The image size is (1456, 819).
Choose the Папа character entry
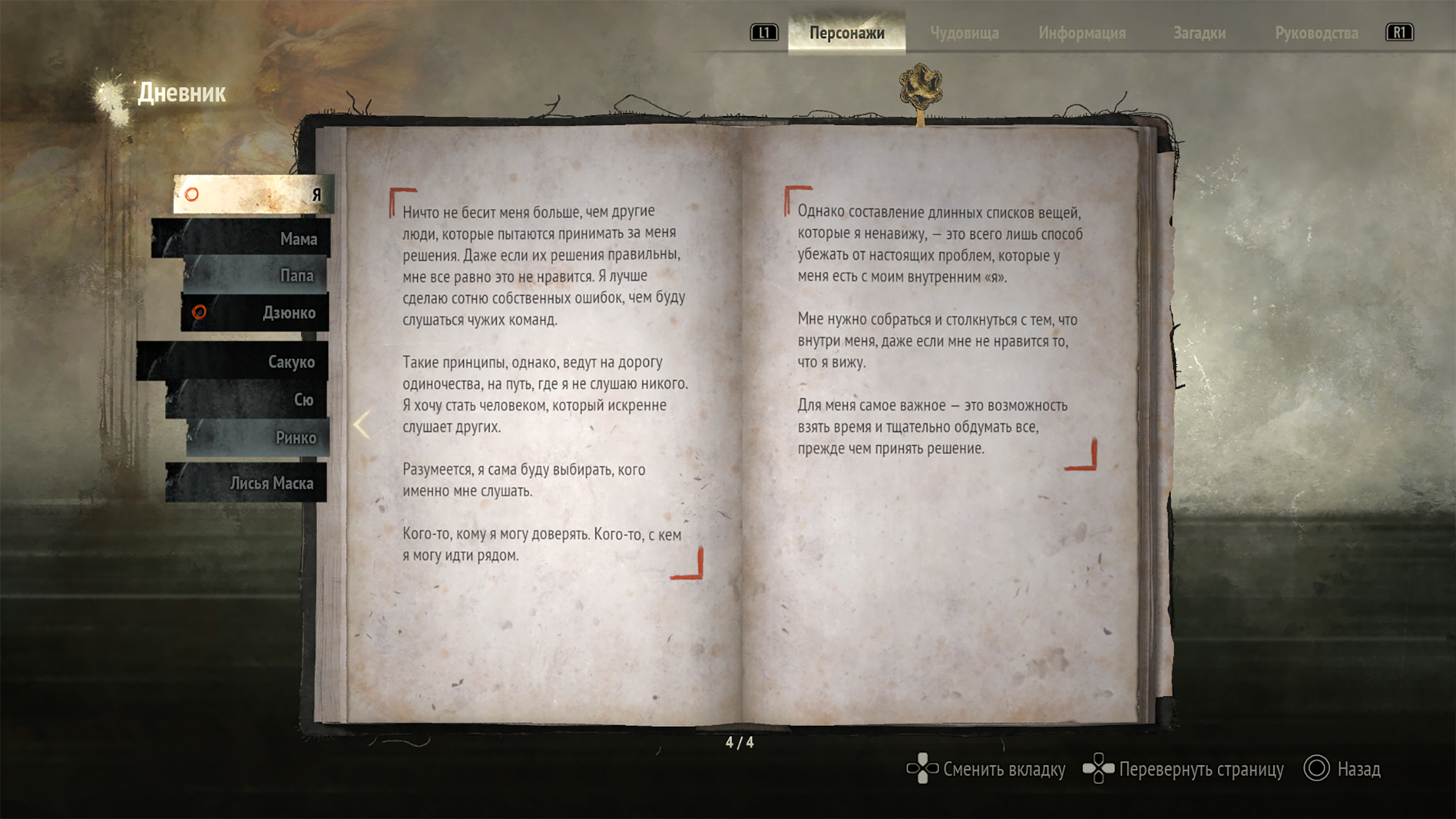(x=255, y=275)
